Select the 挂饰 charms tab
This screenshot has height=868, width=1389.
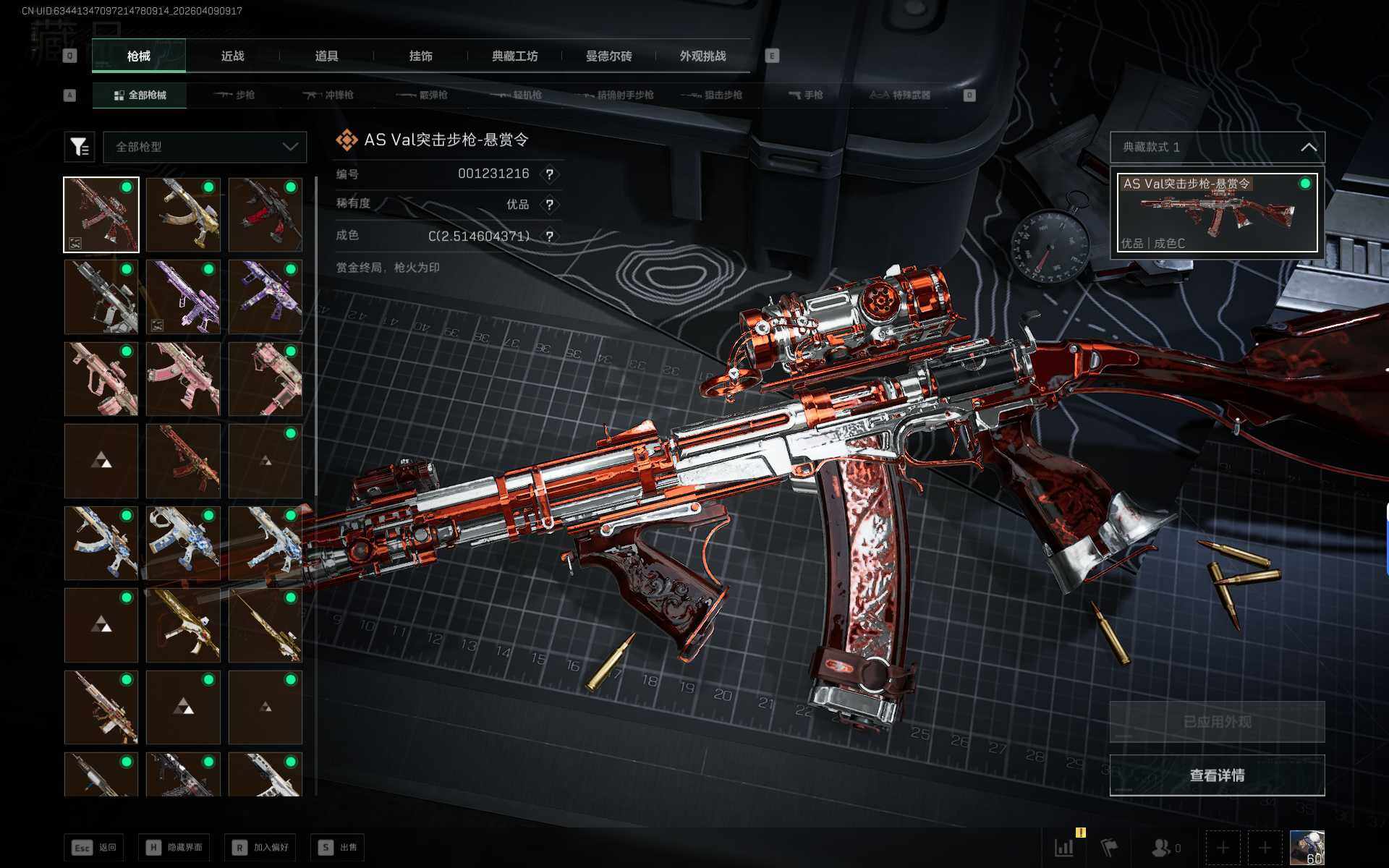pos(420,56)
